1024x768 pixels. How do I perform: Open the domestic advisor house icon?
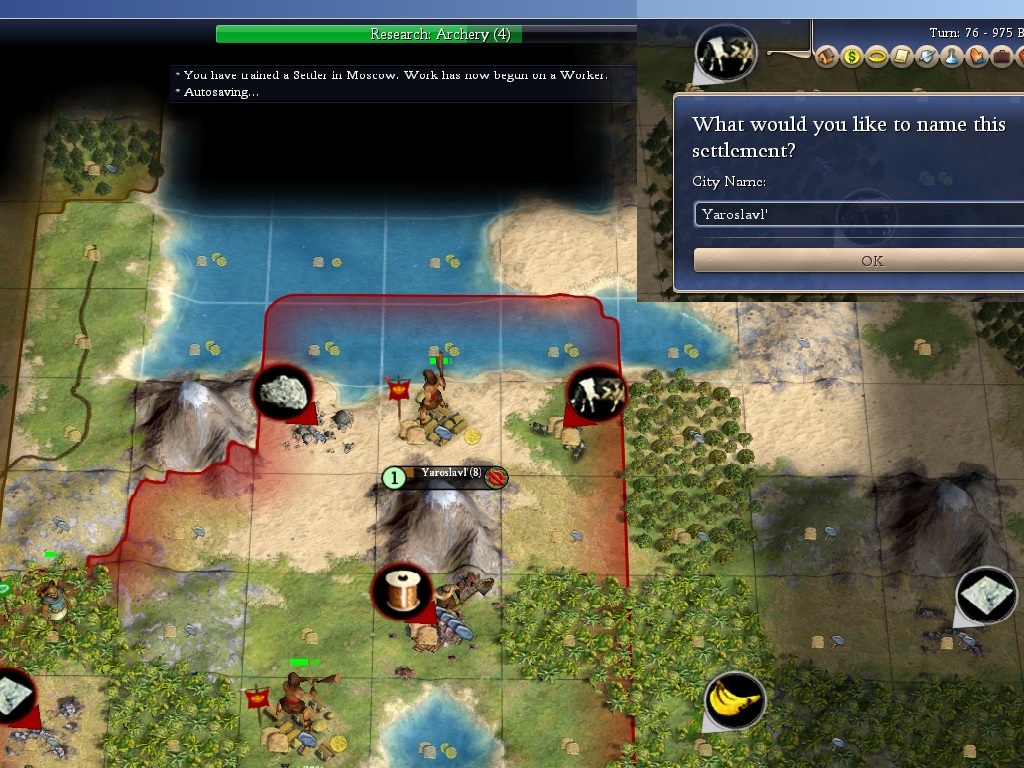tap(826, 57)
